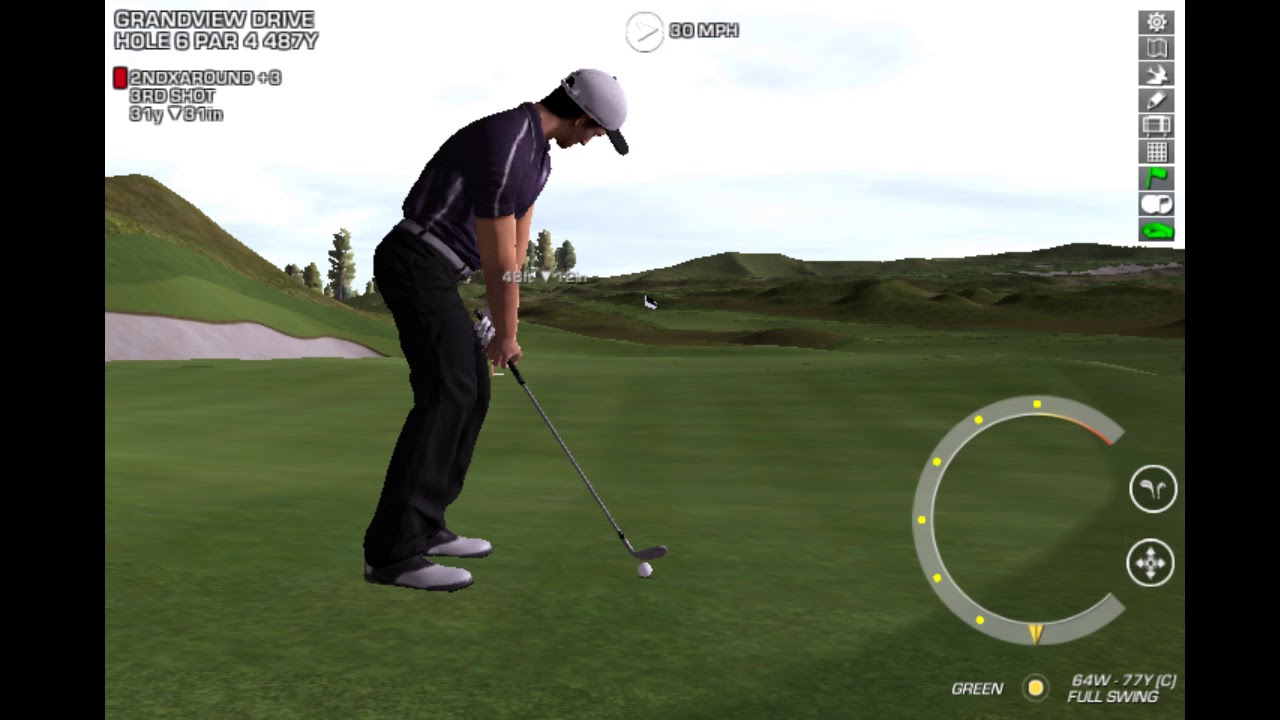The width and height of the screenshot is (1280, 720).
Task: Select the pencil icon
Action: click(1156, 100)
